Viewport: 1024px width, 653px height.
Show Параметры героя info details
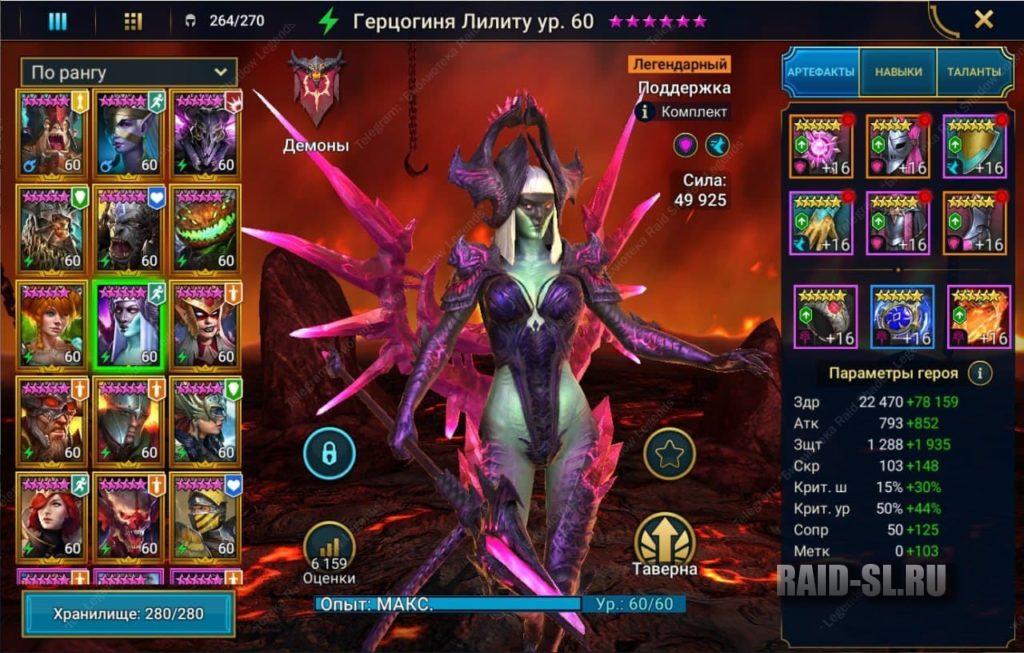click(x=980, y=373)
